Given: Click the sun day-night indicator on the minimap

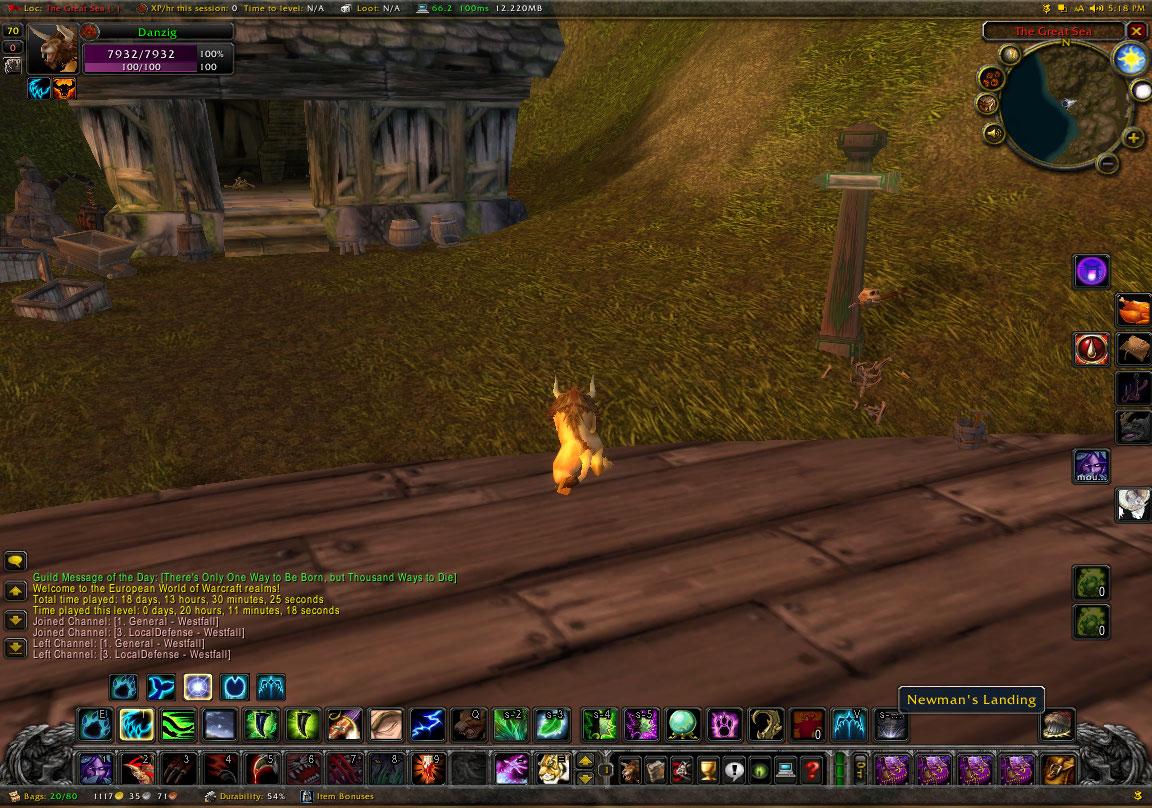Looking at the screenshot, I should pos(1130,58).
